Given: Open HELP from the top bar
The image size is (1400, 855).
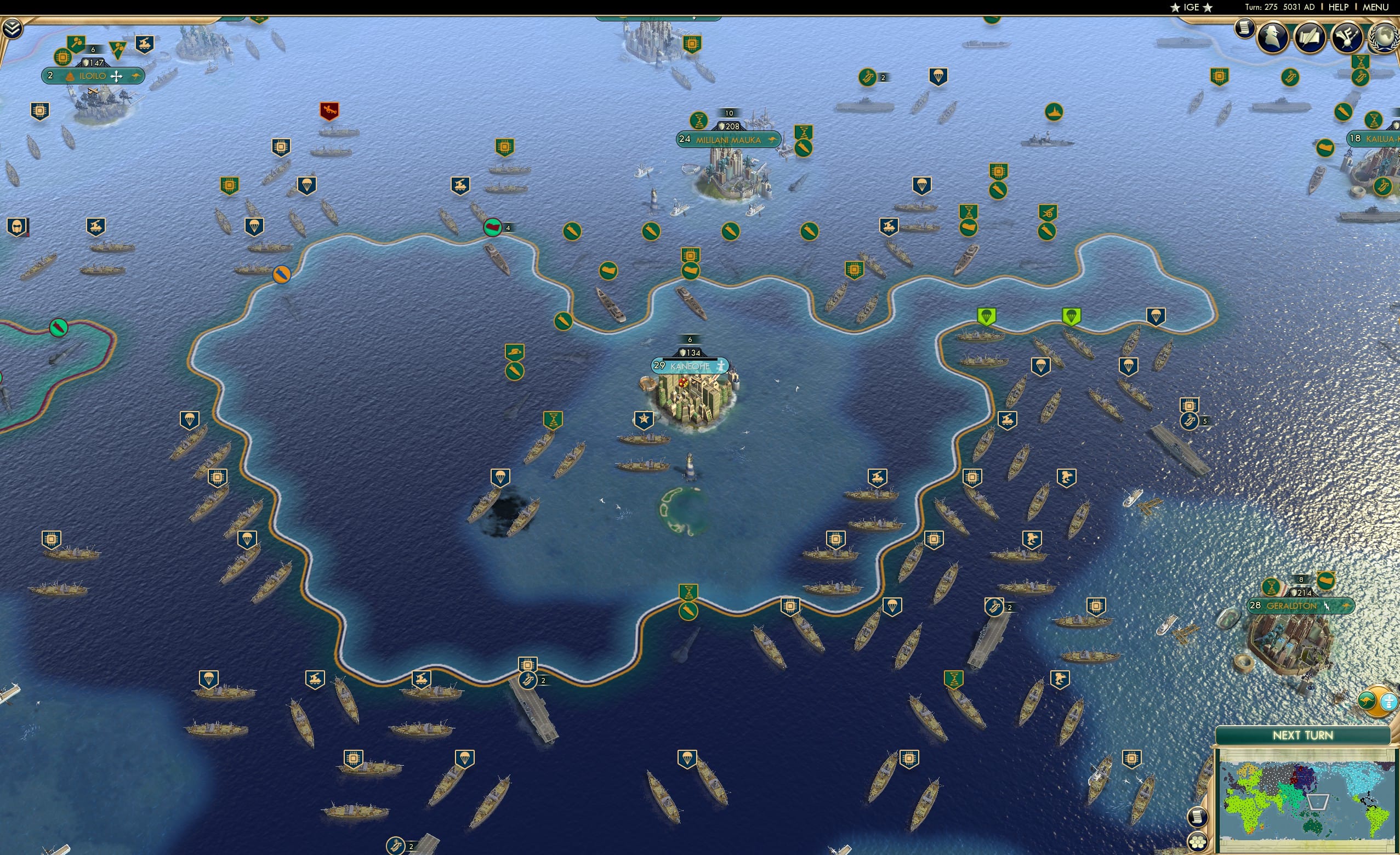Looking at the screenshot, I should 1339,7.
